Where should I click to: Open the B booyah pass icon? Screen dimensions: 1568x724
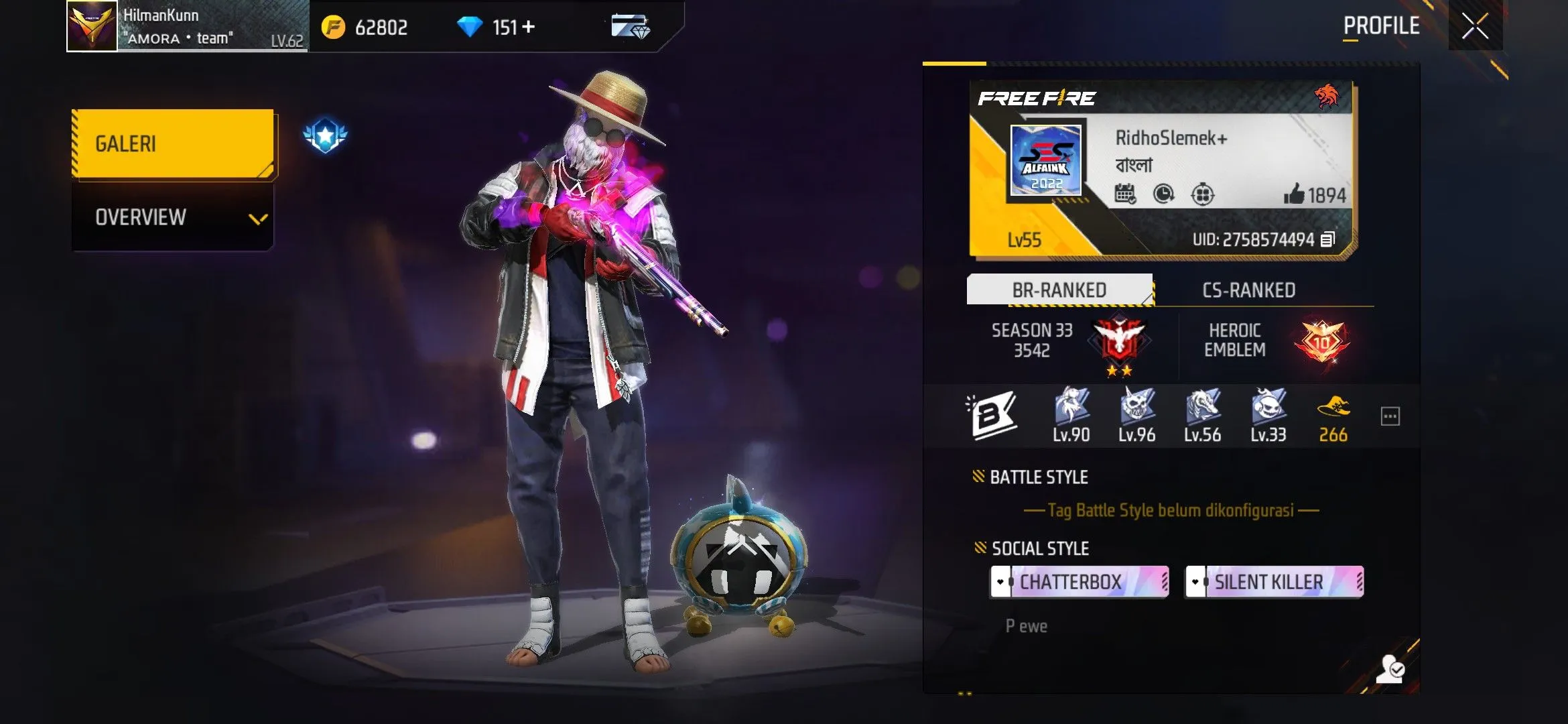click(x=993, y=416)
